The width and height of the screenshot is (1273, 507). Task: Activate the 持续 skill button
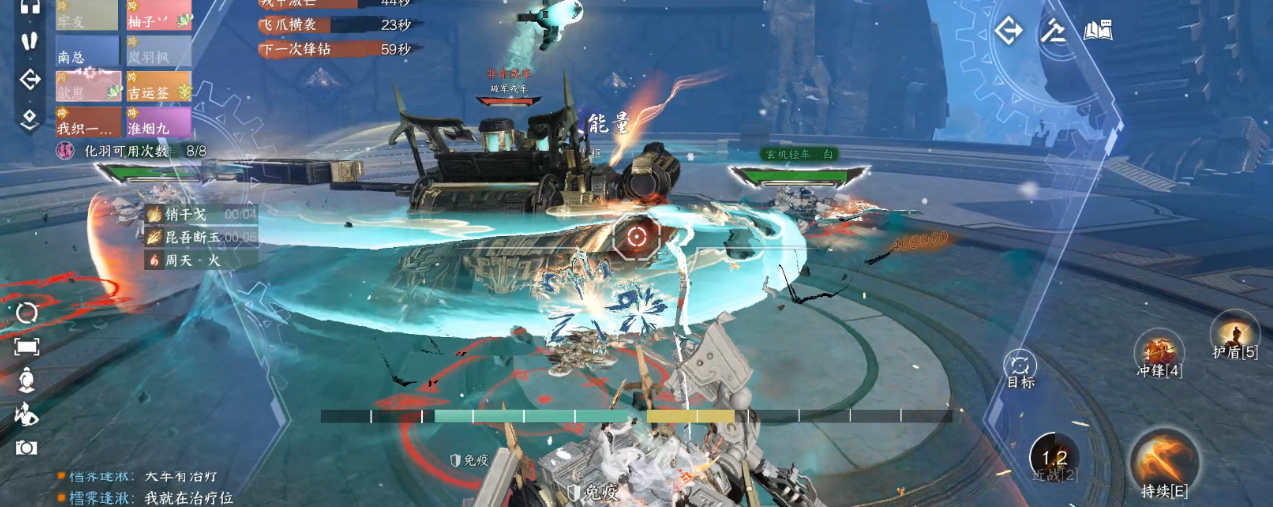point(1165,462)
